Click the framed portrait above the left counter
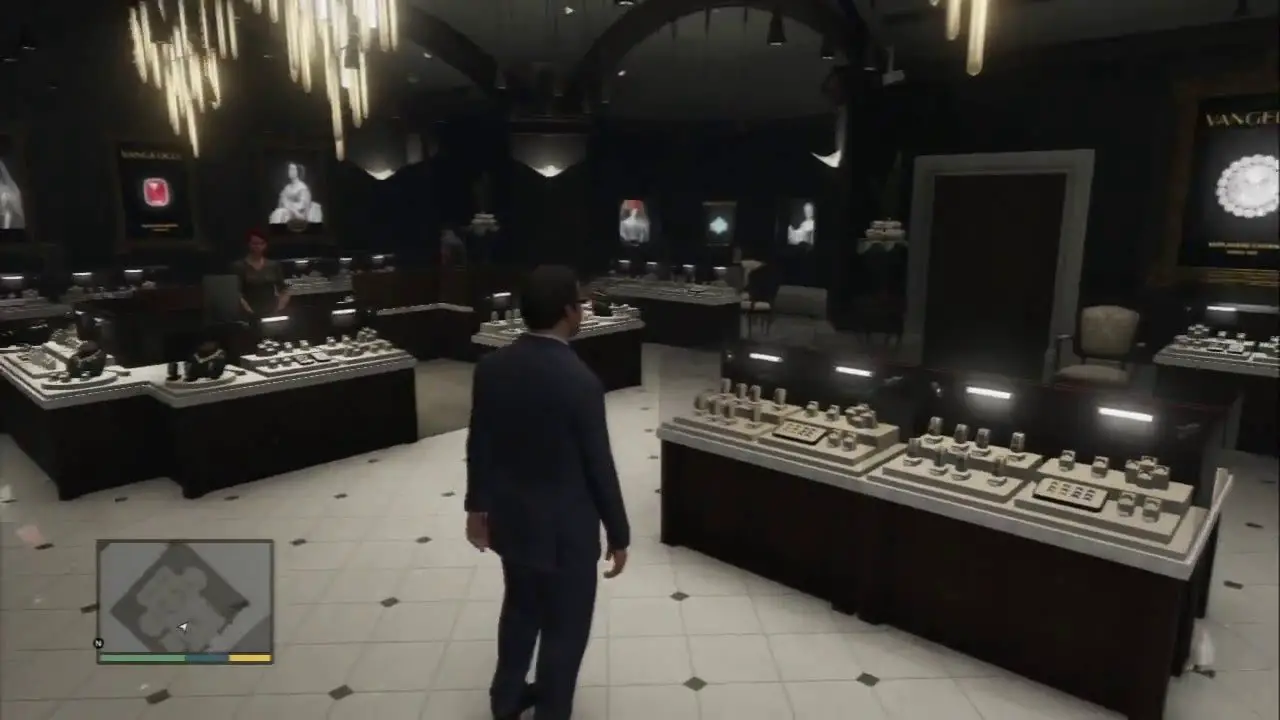 pyautogui.click(x=295, y=195)
